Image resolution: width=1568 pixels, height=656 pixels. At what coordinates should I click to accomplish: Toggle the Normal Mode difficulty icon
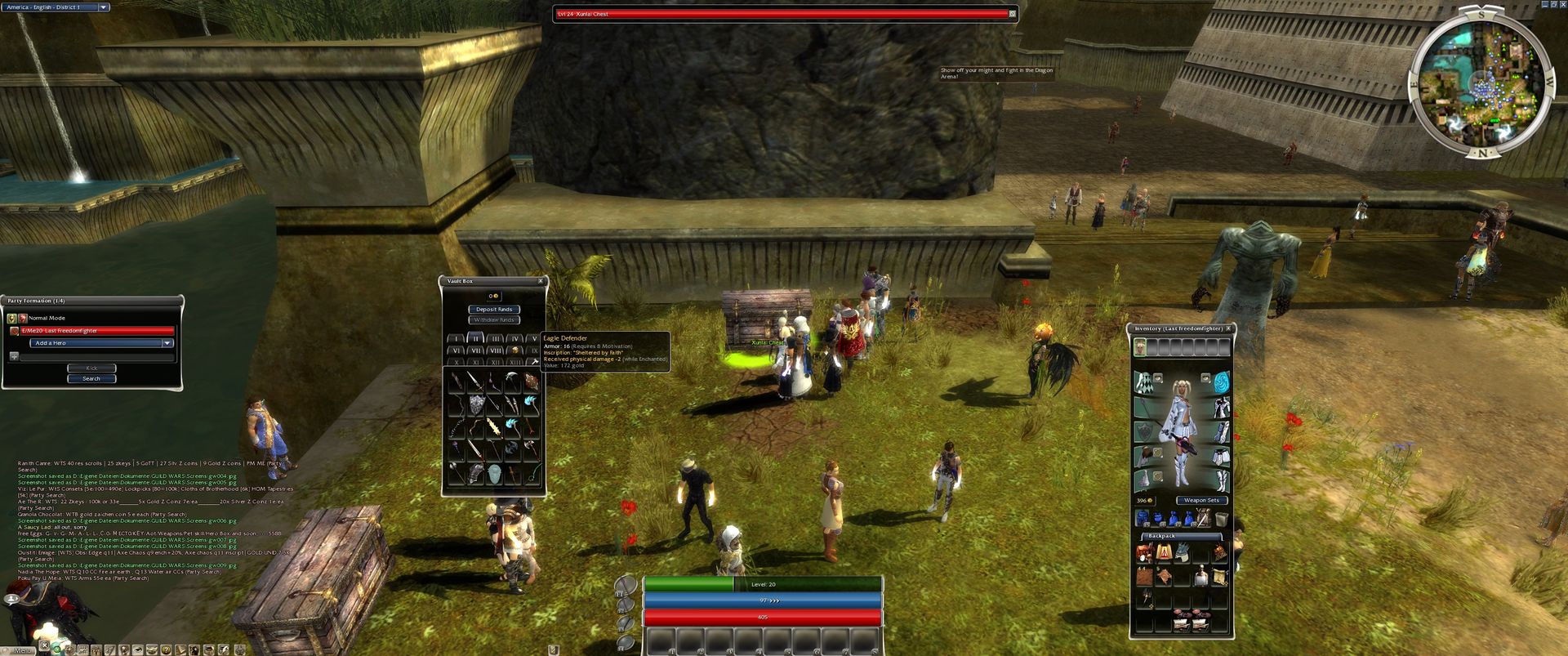coord(11,318)
